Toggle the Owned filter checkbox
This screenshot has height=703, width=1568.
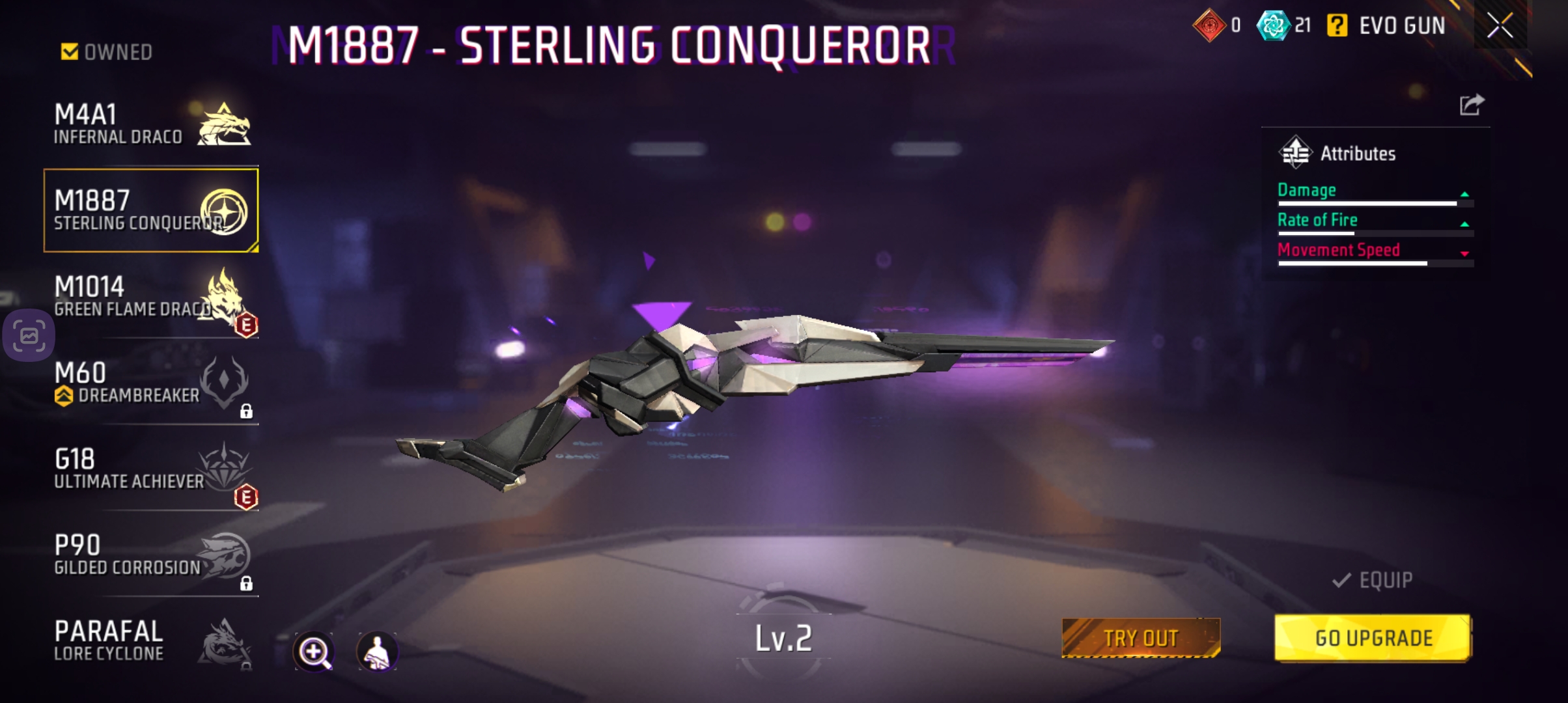click(70, 51)
